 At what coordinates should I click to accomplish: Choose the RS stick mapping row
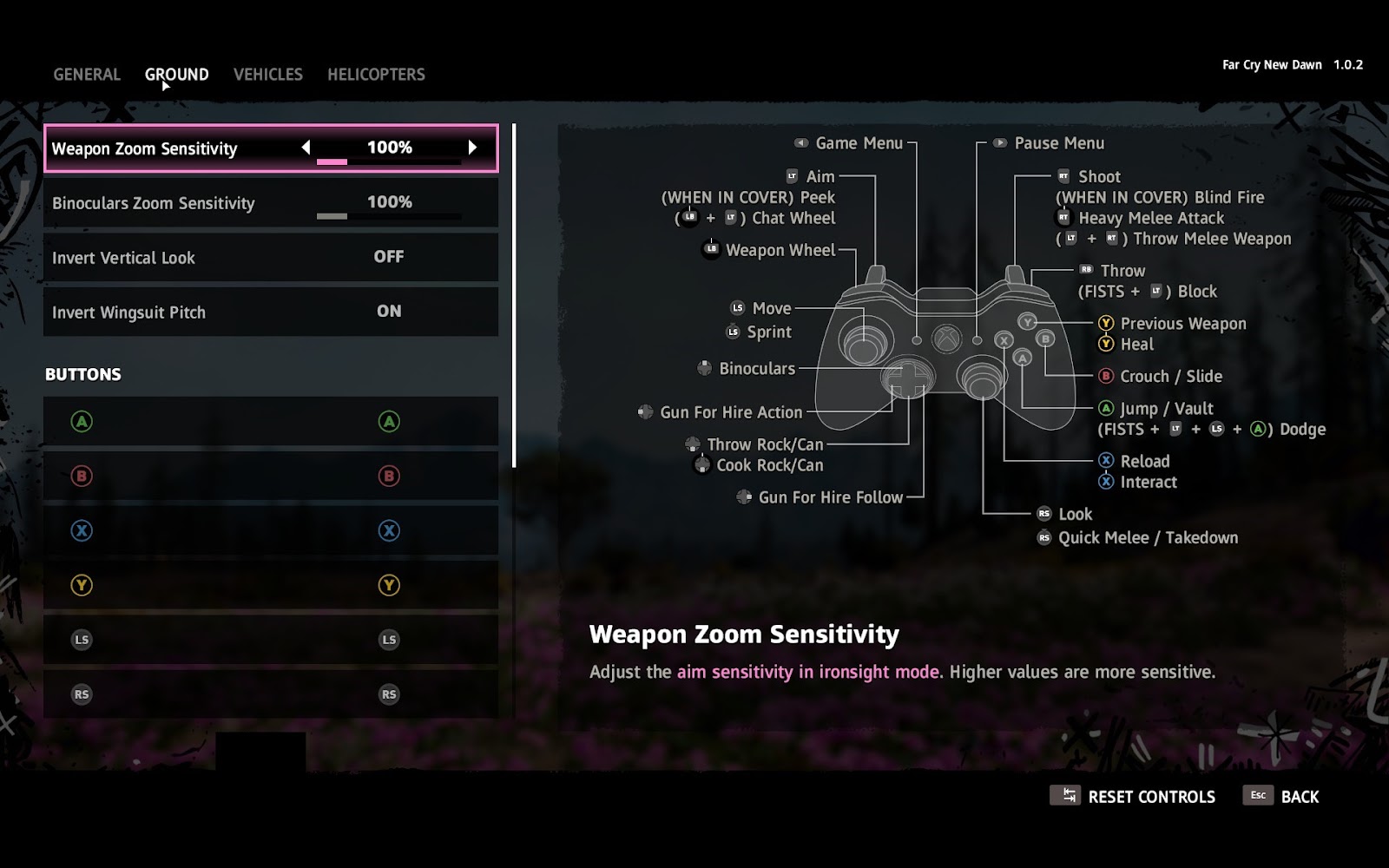(x=271, y=694)
